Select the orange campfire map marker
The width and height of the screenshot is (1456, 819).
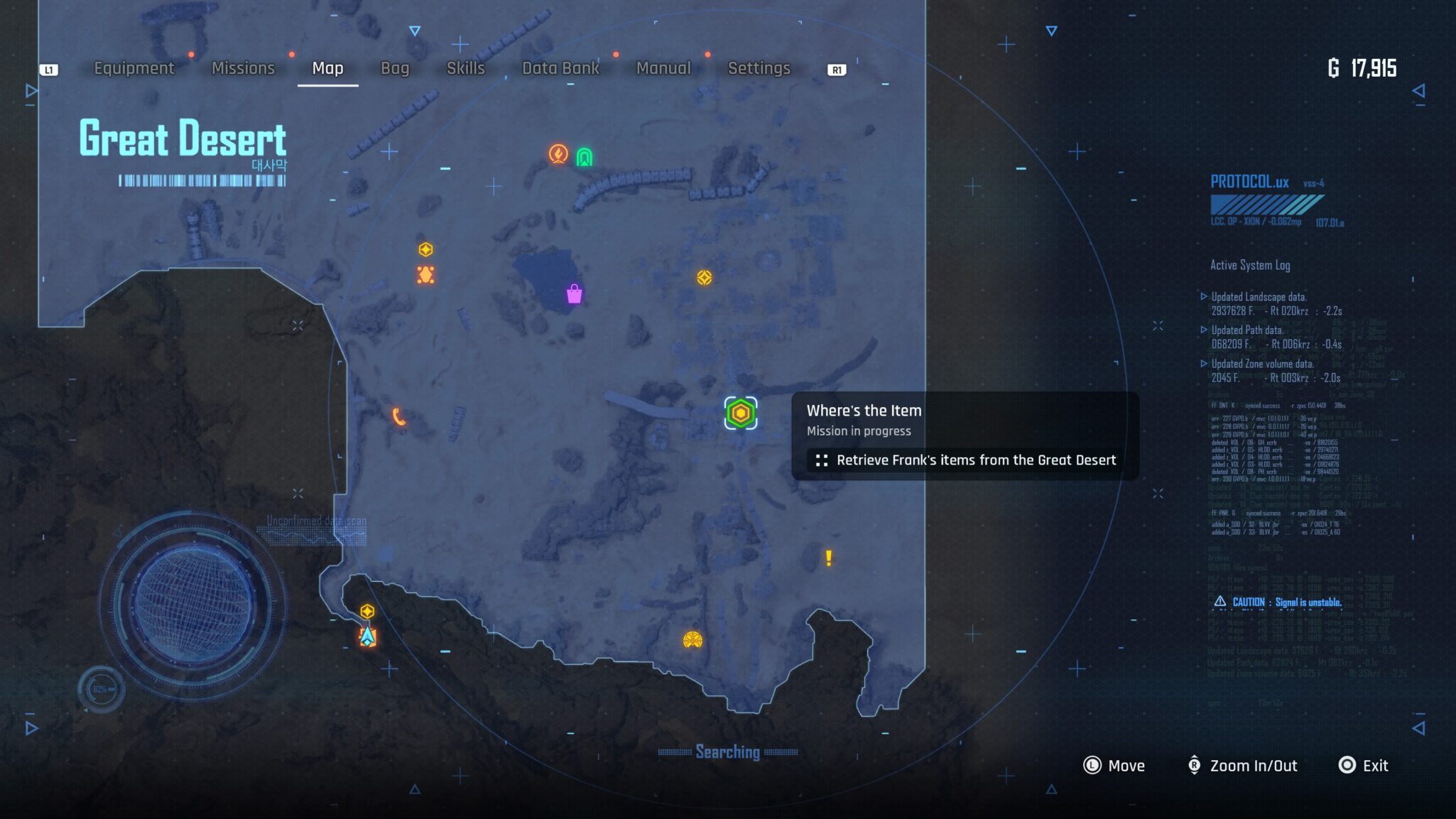pos(558,153)
